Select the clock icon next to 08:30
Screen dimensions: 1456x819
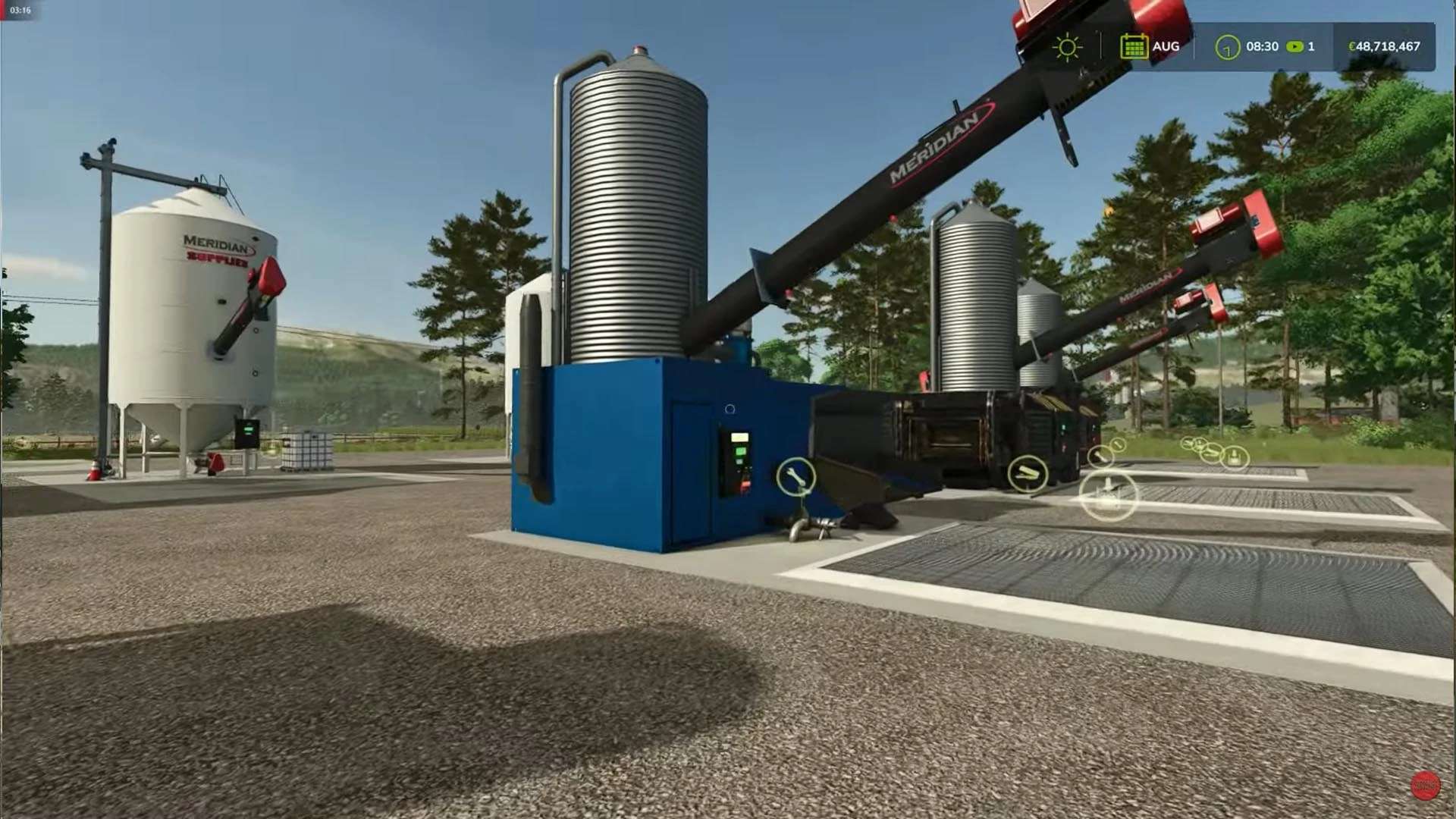click(x=1227, y=47)
